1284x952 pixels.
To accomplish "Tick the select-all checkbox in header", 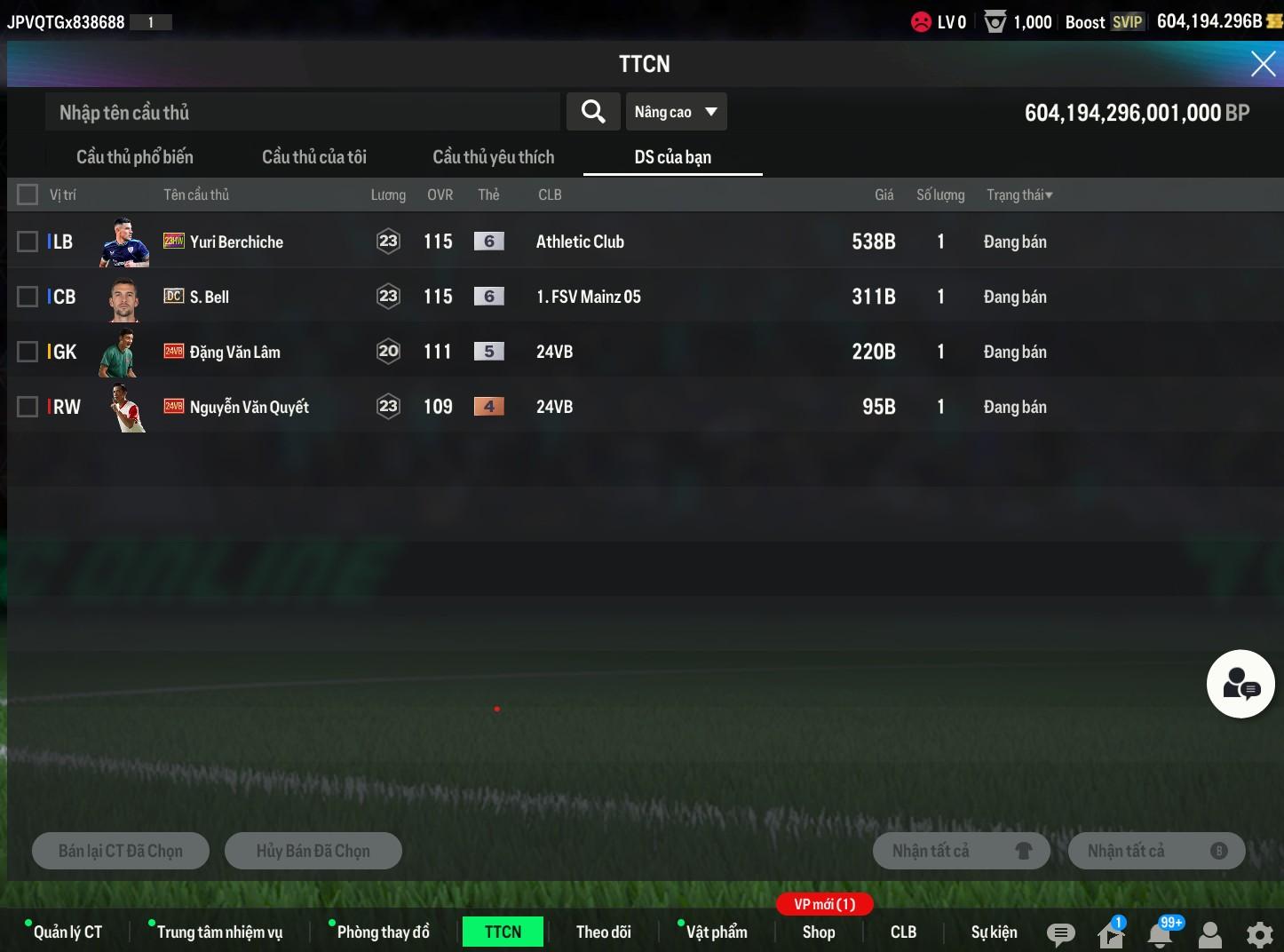I will [x=28, y=194].
